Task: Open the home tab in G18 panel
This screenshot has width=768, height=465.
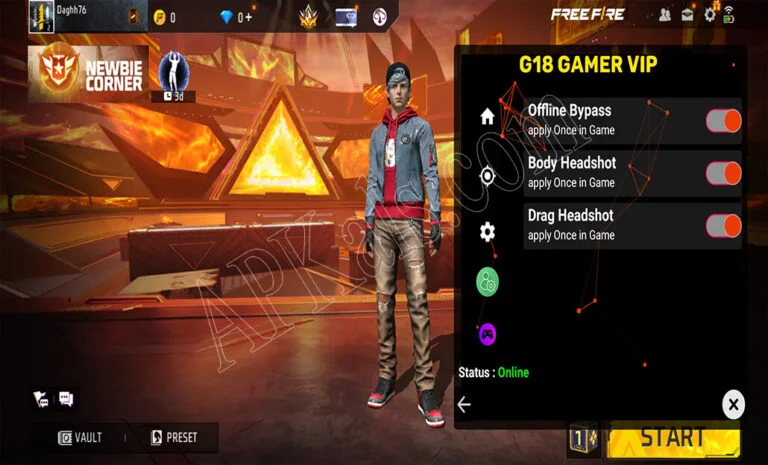Action: tap(487, 116)
